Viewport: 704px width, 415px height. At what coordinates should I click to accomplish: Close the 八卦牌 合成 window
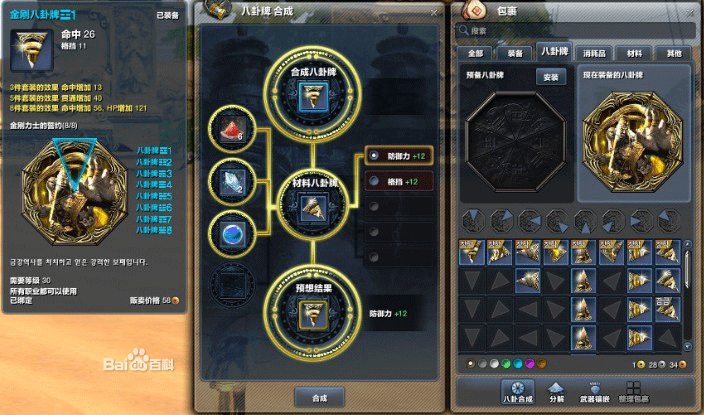pyautogui.click(x=434, y=13)
